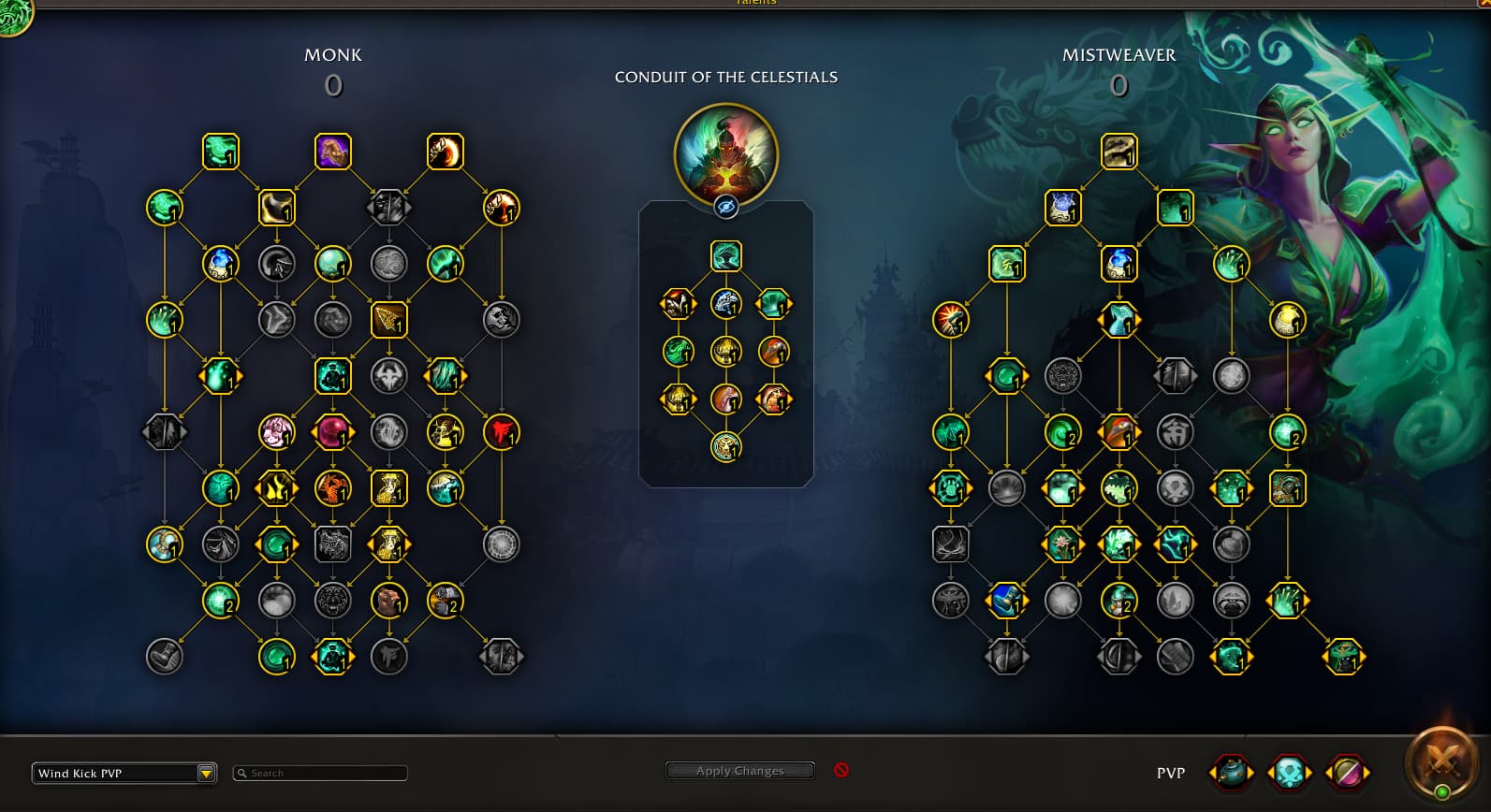
Task: Select the teal skull PVP talent slot
Action: [1289, 773]
